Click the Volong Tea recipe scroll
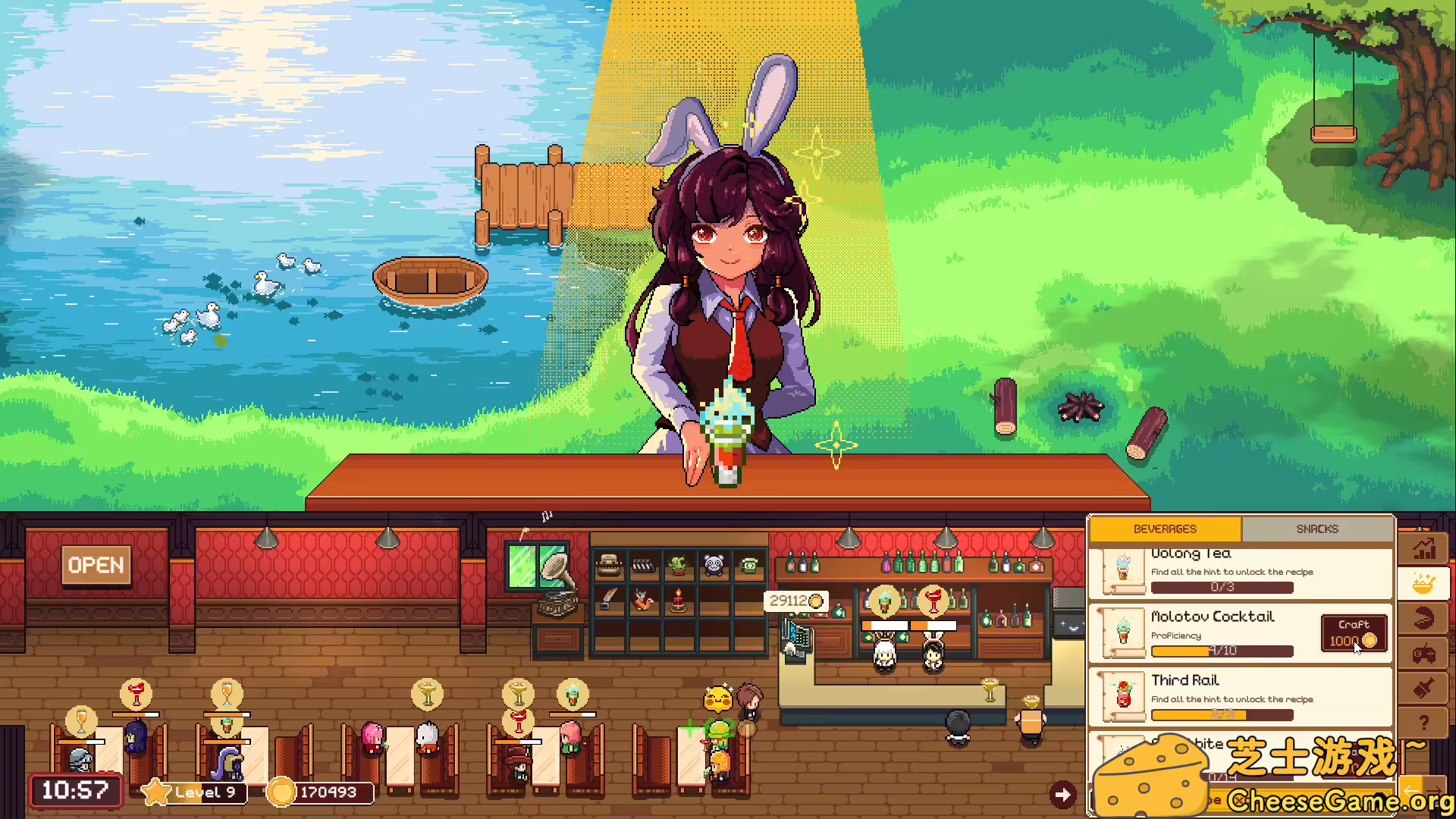 (1123, 570)
